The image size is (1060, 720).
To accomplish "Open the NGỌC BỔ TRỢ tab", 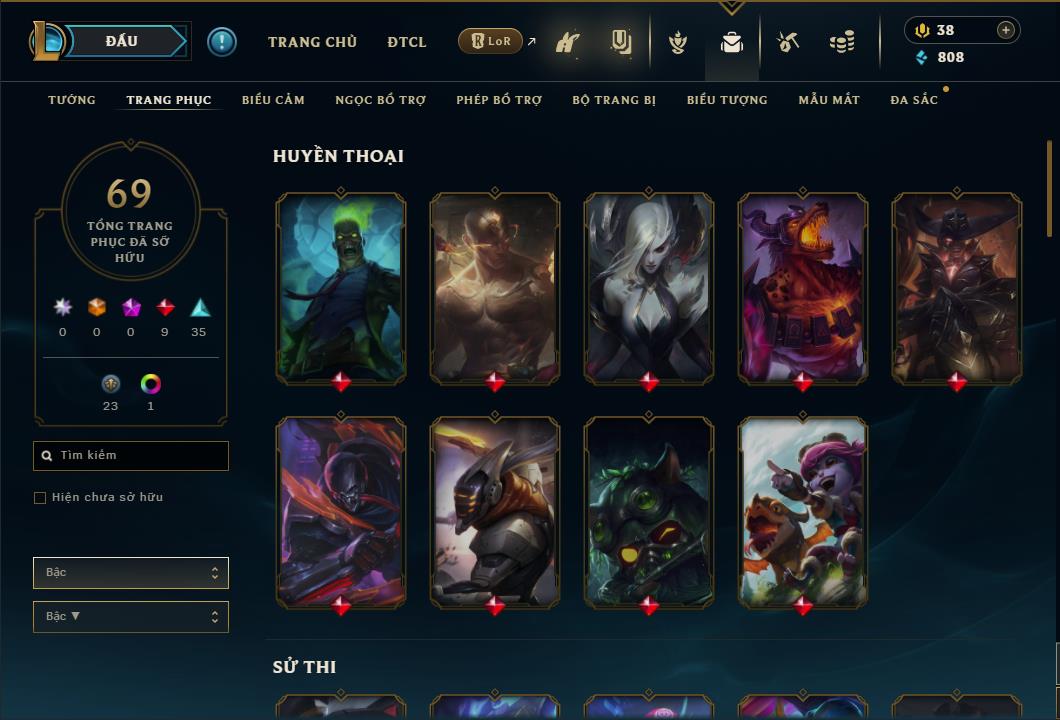I will 380,100.
